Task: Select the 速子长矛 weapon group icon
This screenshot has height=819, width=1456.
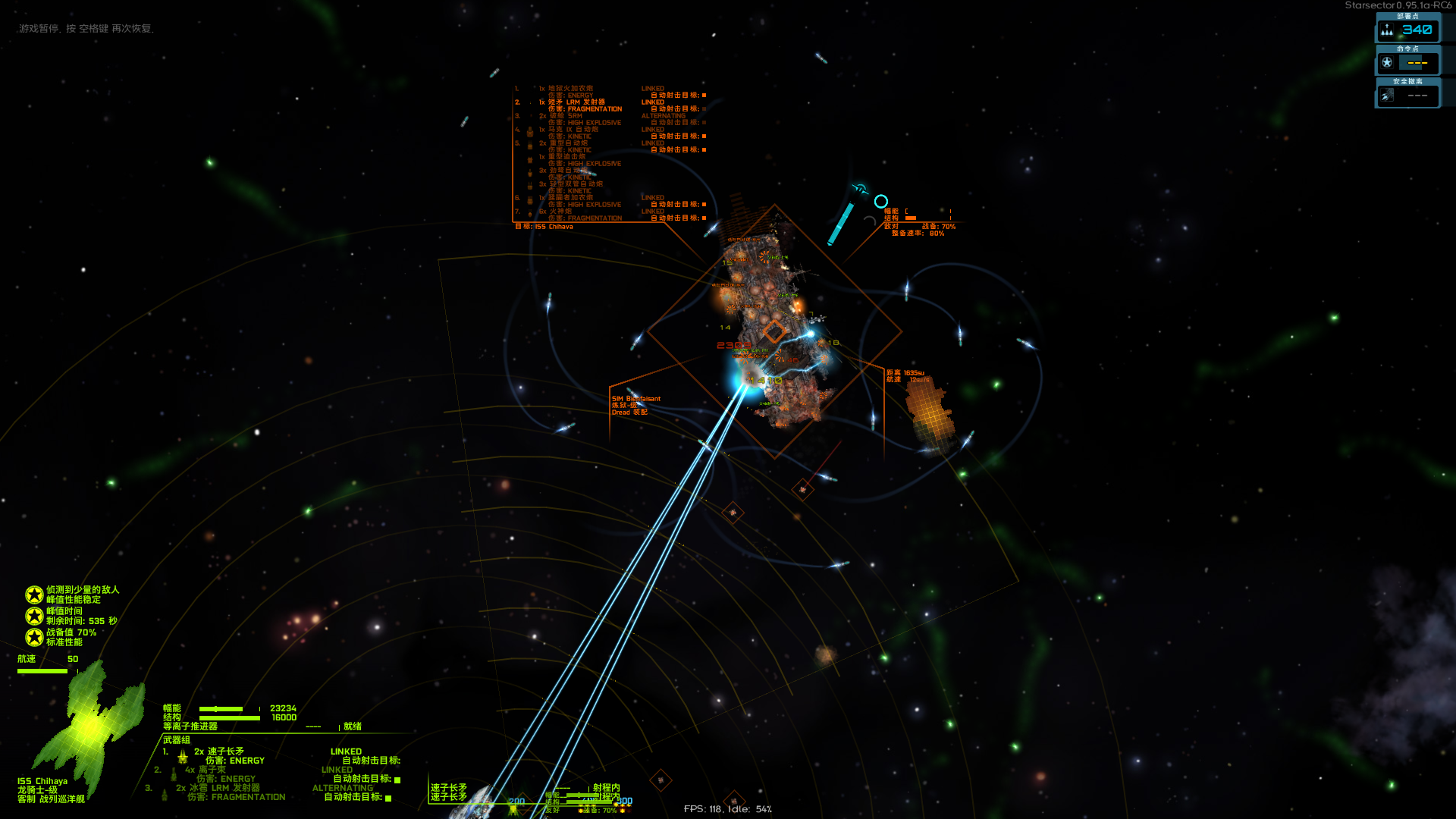Action: [x=182, y=757]
